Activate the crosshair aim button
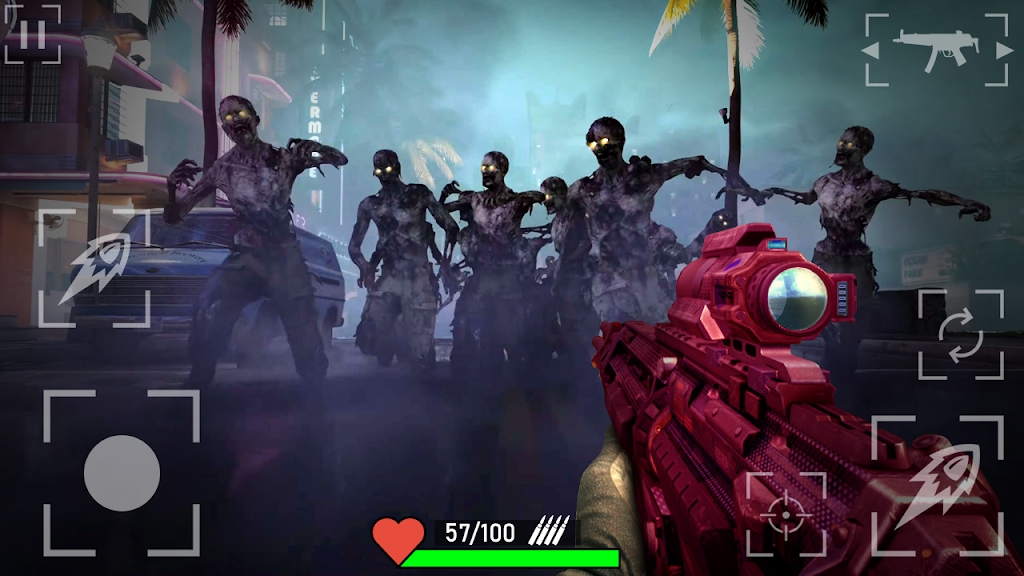Viewport: 1024px width, 576px height. 787,514
